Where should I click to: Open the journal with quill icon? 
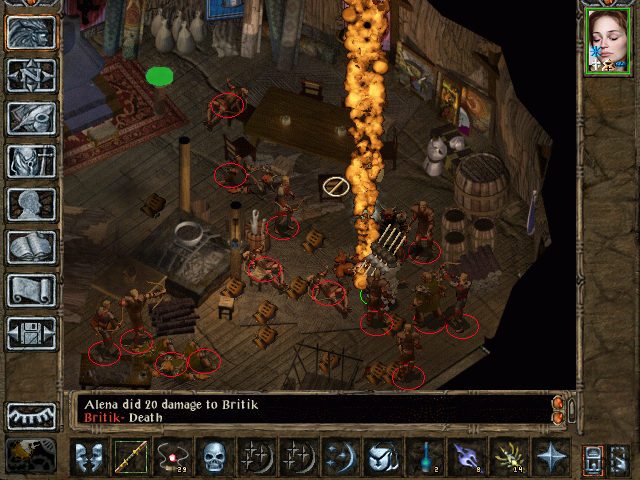31,117
